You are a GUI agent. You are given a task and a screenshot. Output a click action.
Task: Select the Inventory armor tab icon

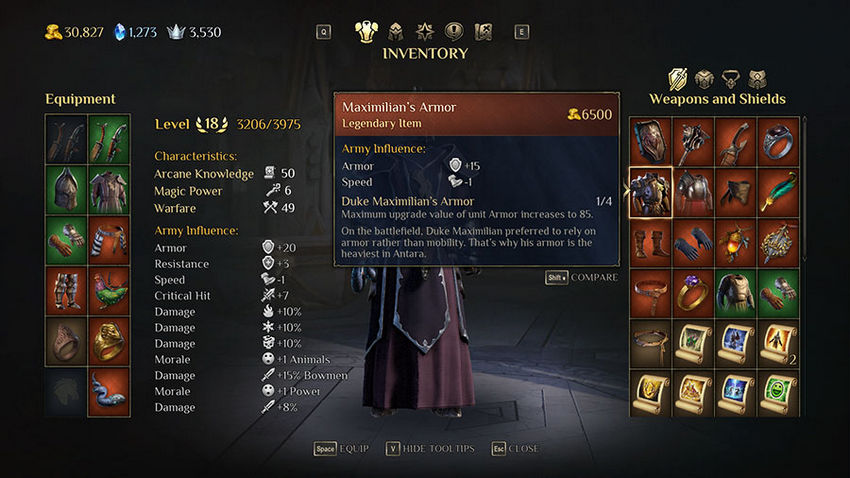click(367, 31)
